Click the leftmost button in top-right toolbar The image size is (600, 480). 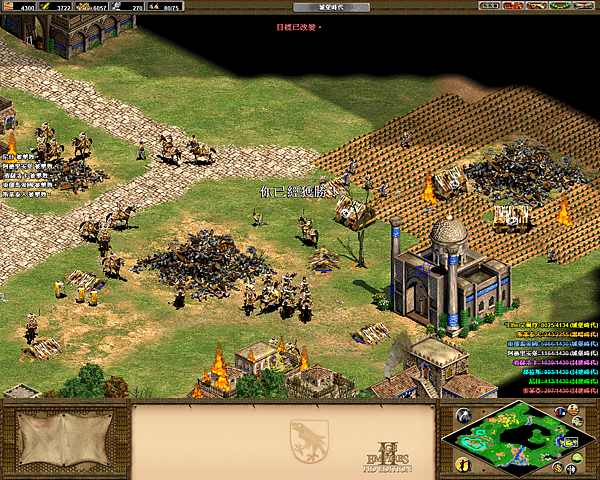pos(489,6)
